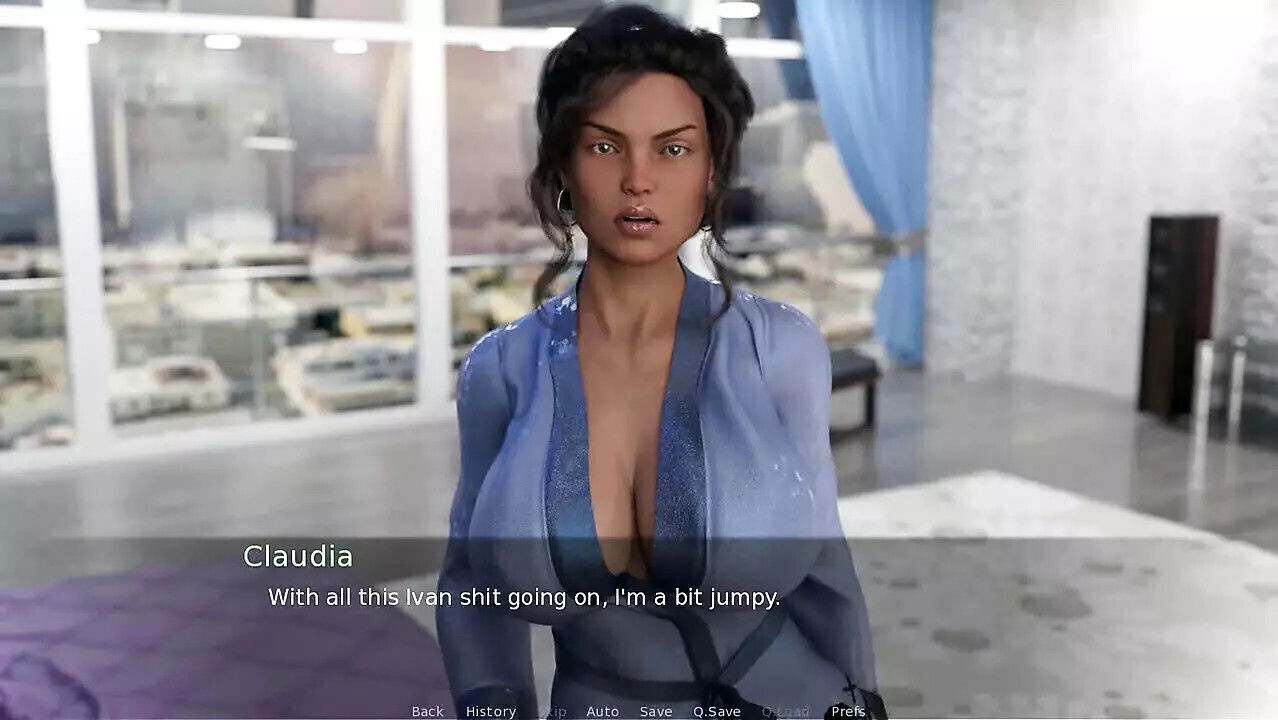
Task: Toggle Auto-advance mode
Action: click(602, 711)
